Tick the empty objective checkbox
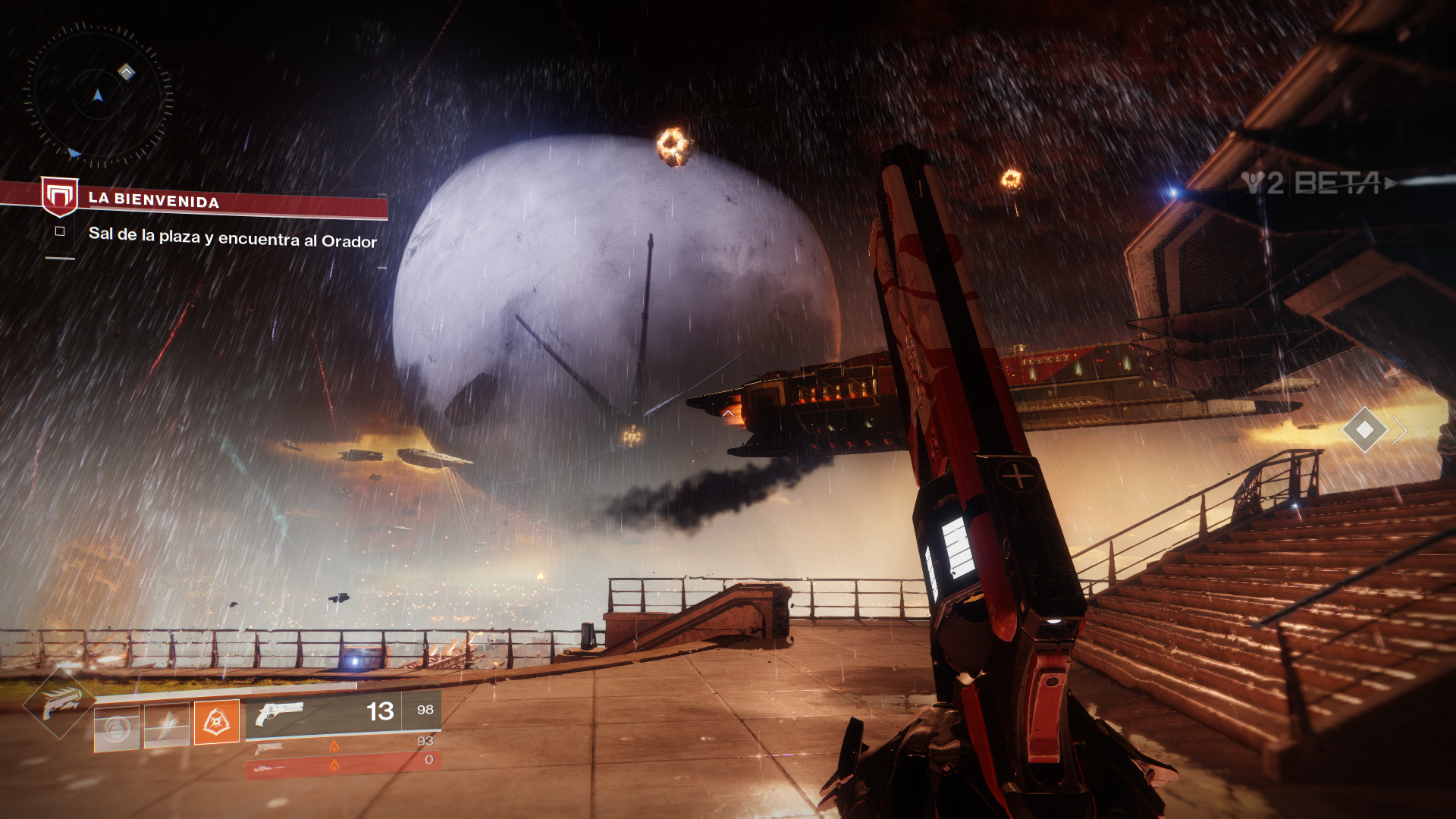This screenshot has height=819, width=1456. 60,231
